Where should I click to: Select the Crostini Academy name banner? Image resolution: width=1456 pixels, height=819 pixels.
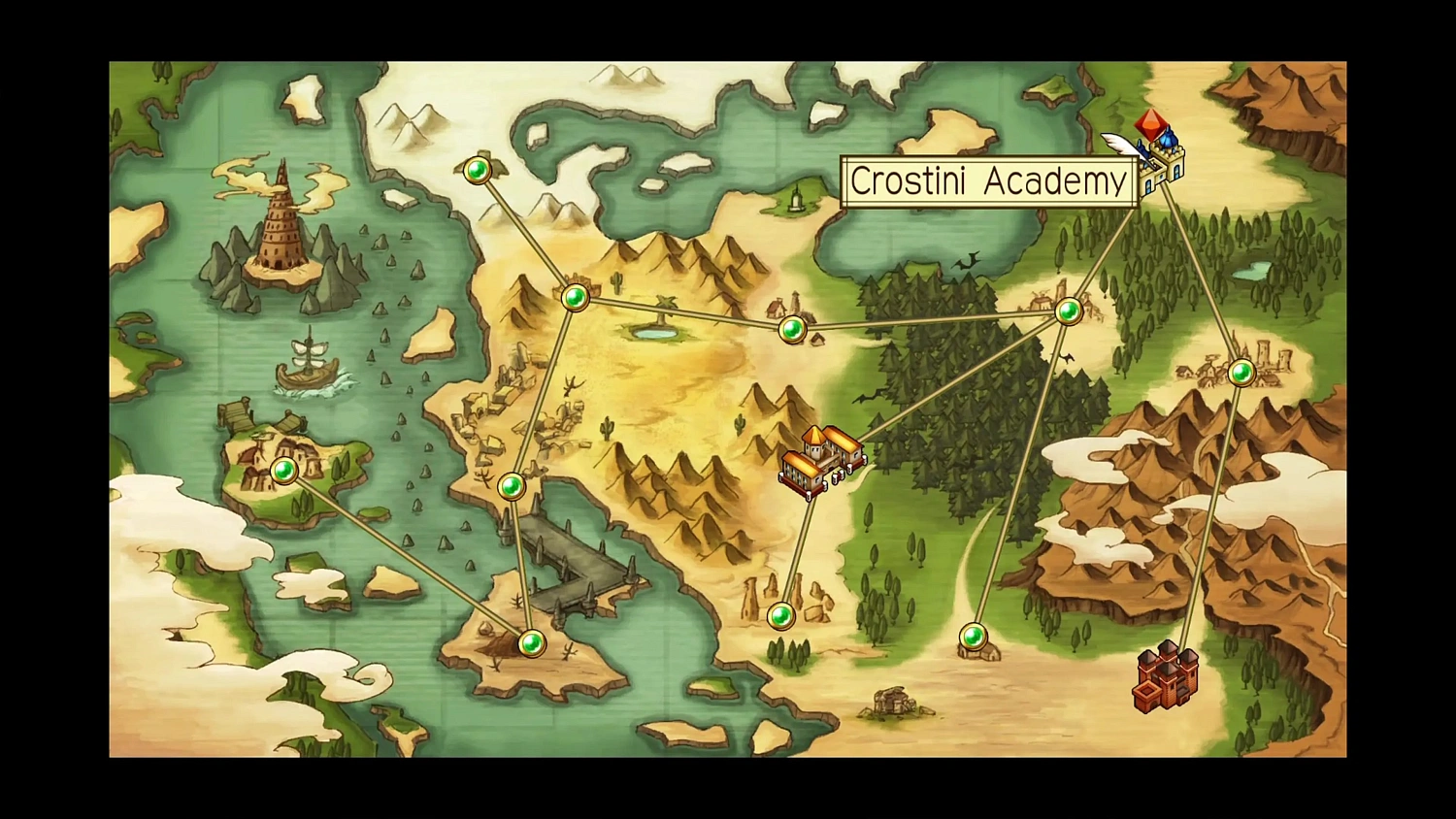click(x=989, y=182)
